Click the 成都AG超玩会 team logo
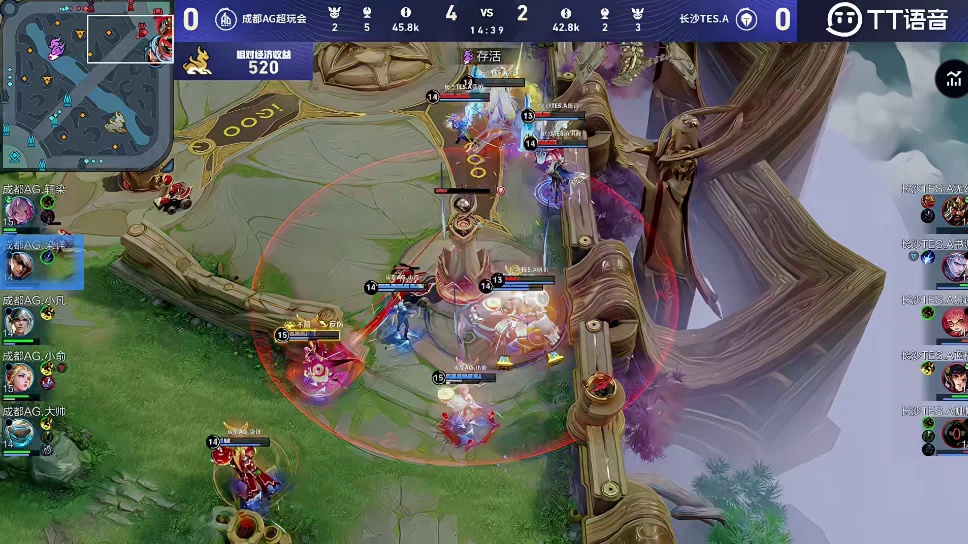Viewport: 968px width, 544px height. point(226,19)
